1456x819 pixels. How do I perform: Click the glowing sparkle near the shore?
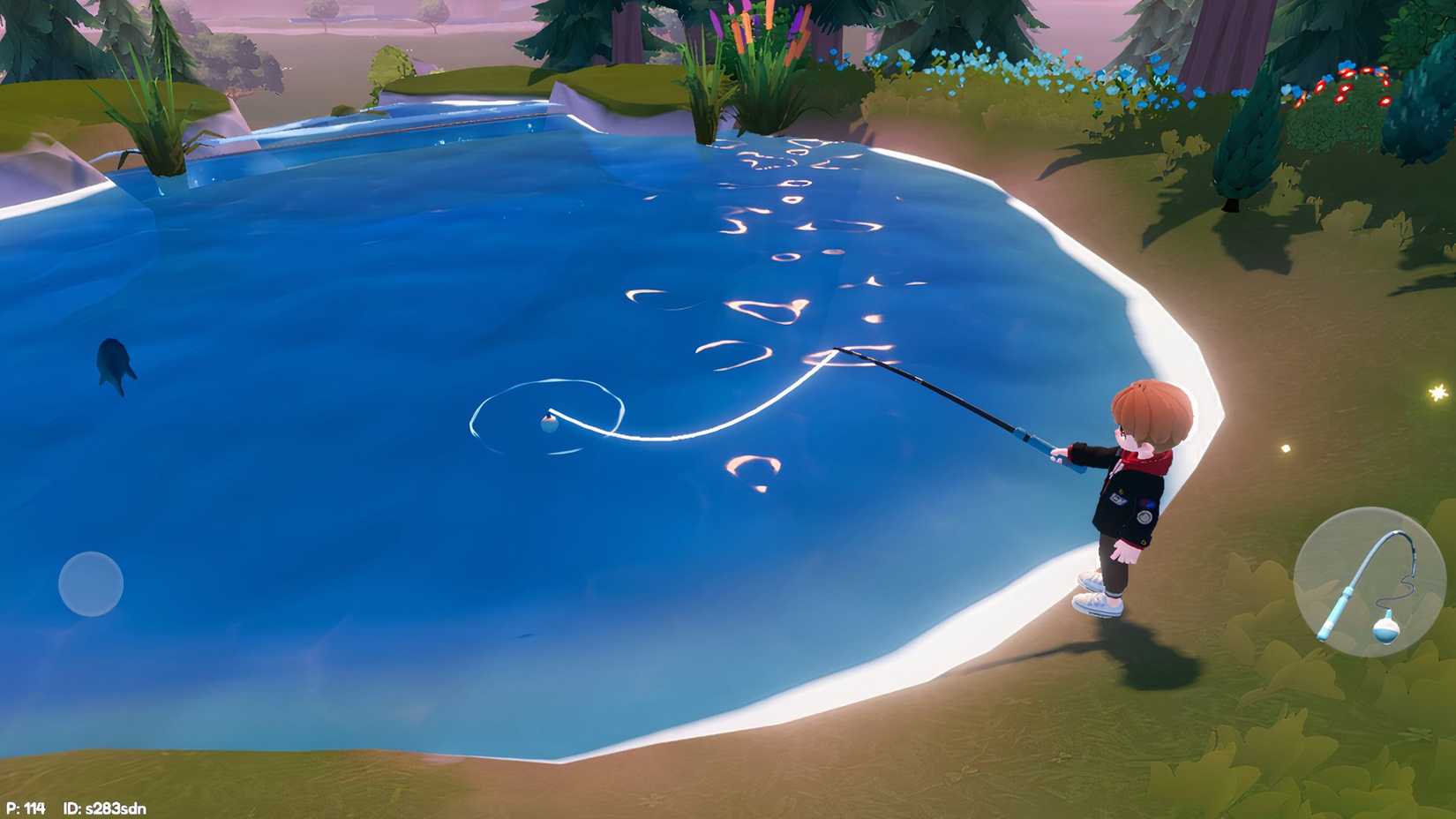(x=1437, y=394)
